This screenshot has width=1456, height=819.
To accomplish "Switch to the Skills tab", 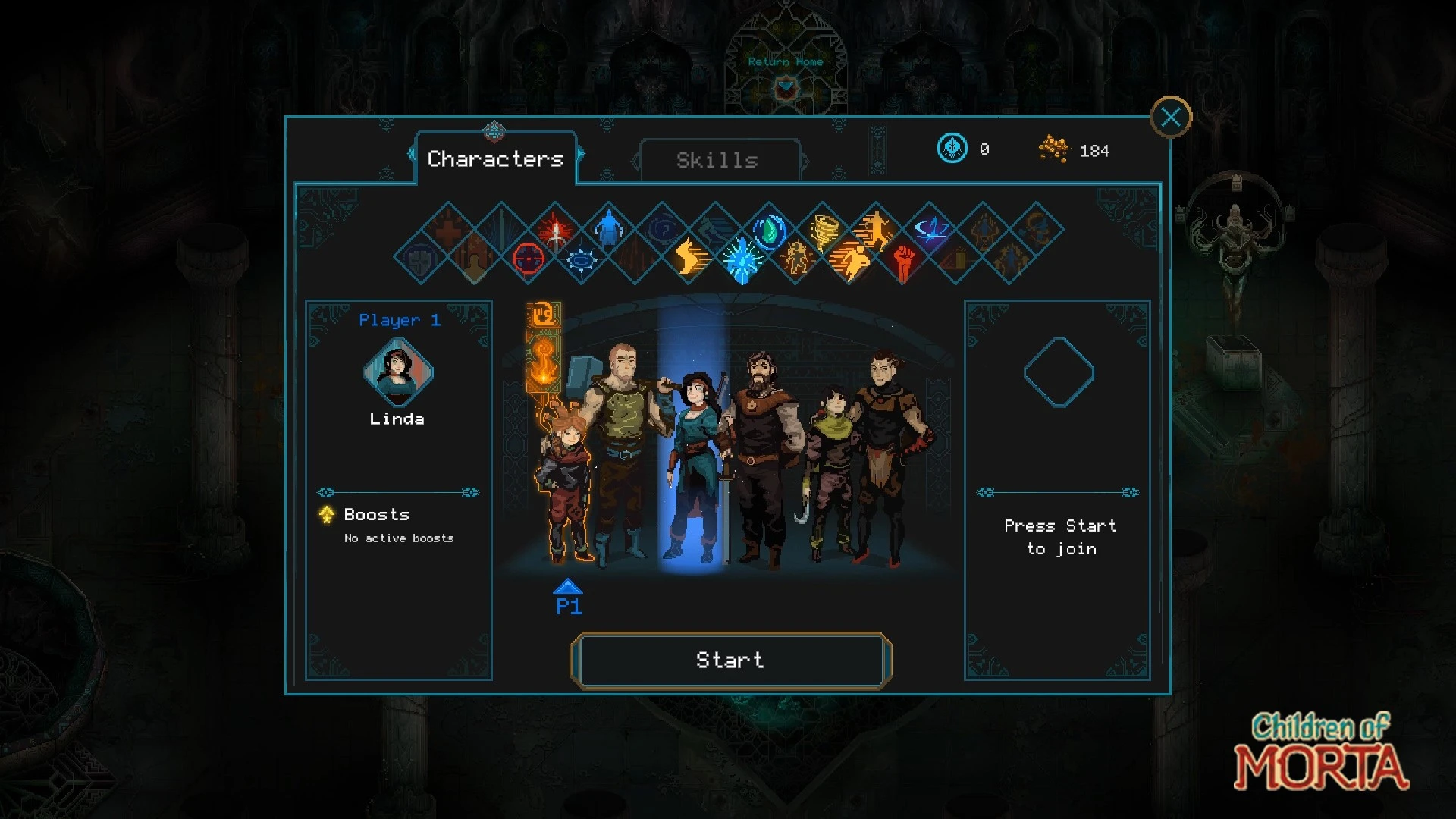I will coord(717,160).
